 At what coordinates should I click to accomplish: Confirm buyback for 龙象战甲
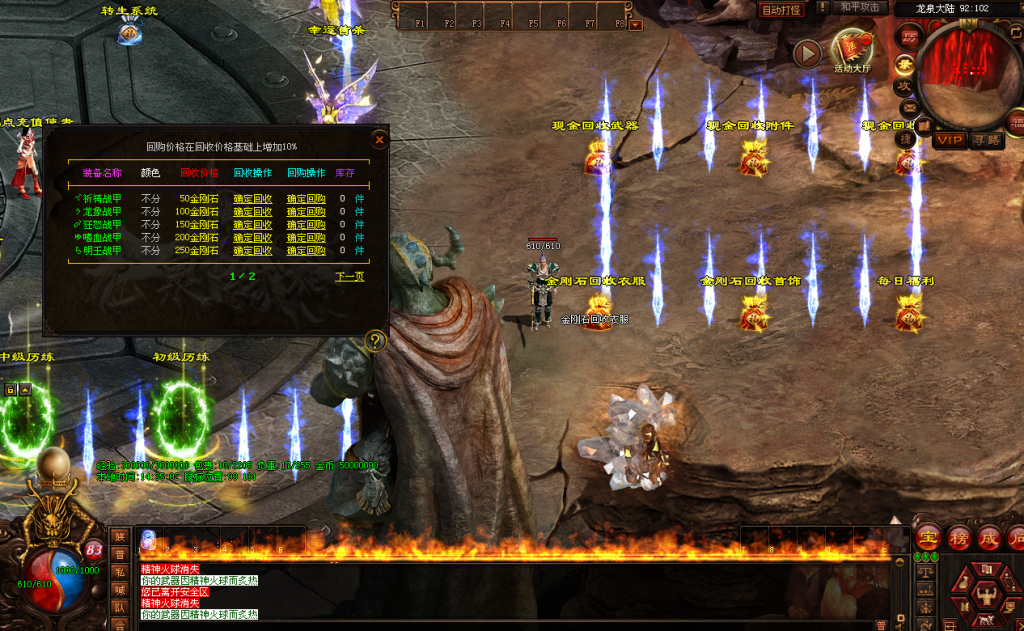[x=305, y=212]
